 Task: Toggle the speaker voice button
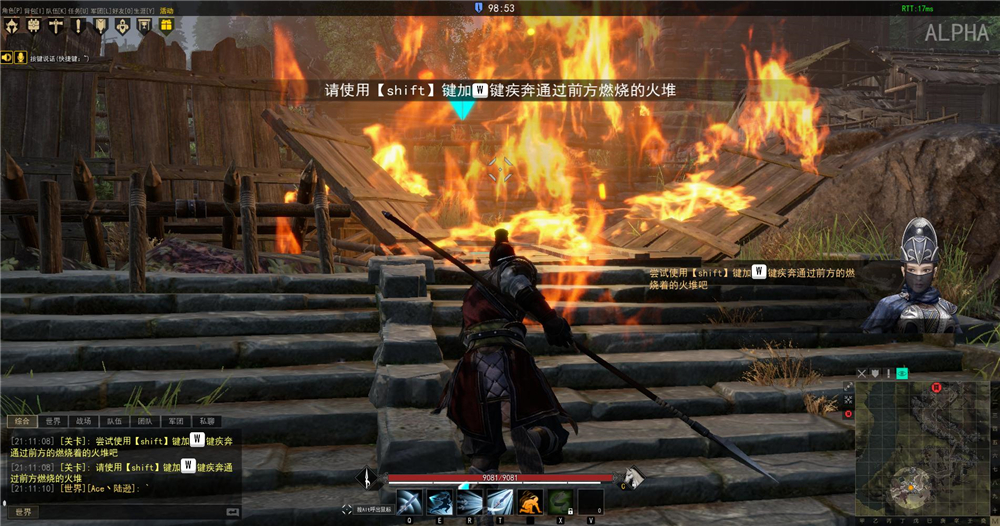coord(6,57)
